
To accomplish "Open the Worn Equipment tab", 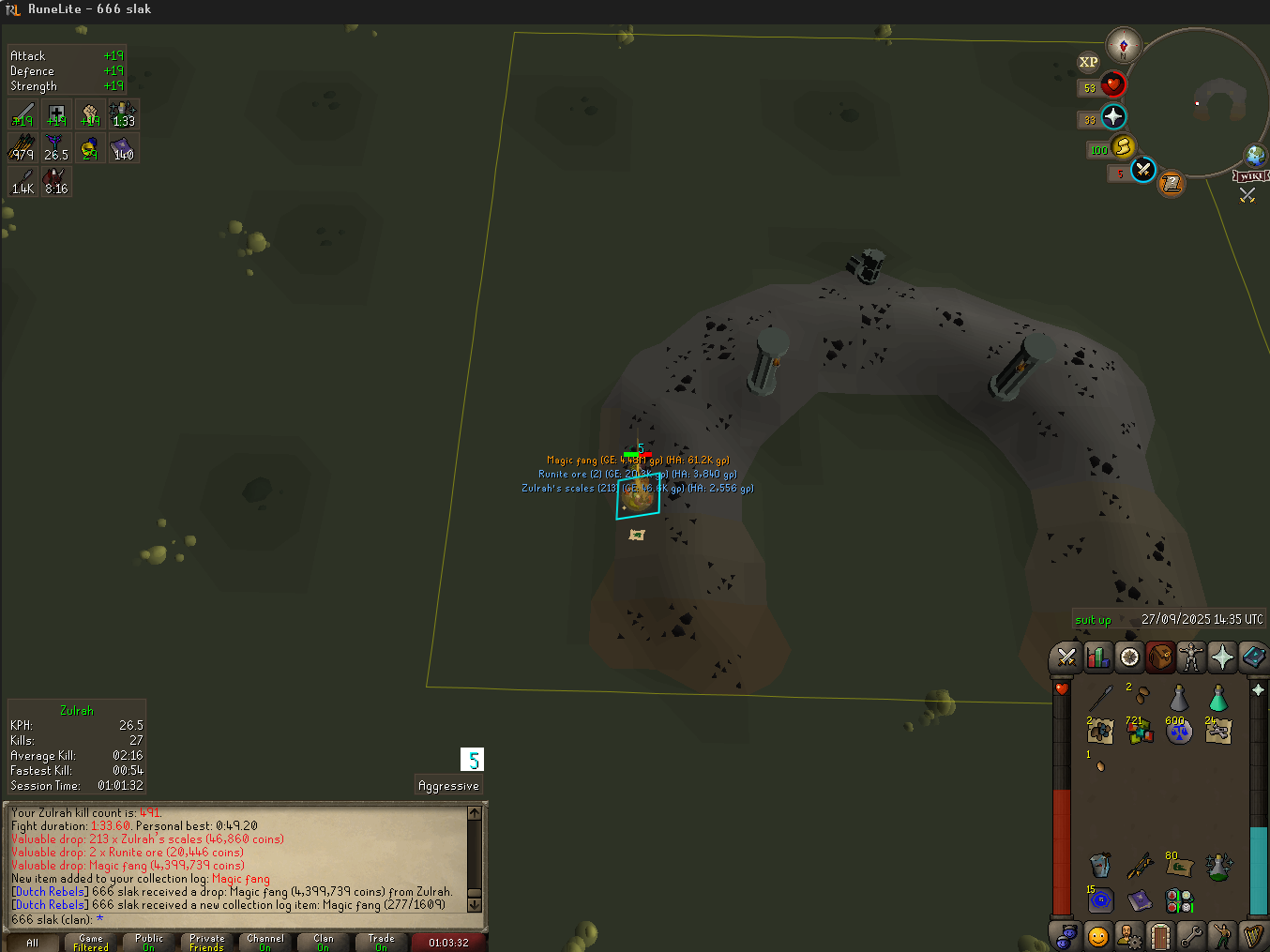I will pyautogui.click(x=1191, y=657).
